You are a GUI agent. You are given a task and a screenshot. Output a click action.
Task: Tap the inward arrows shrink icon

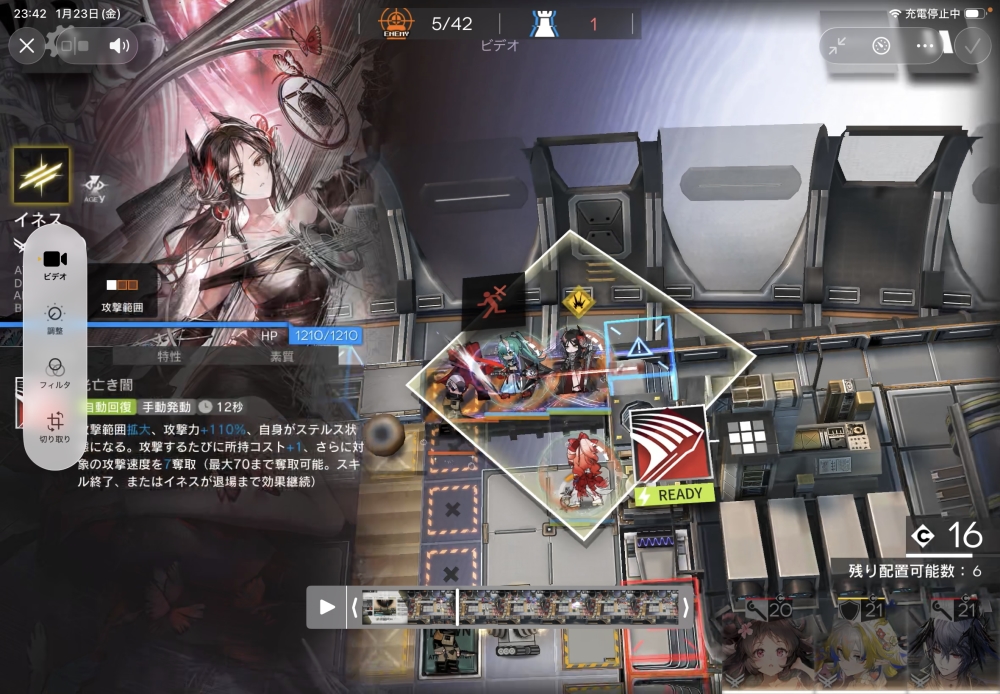pyautogui.click(x=837, y=46)
